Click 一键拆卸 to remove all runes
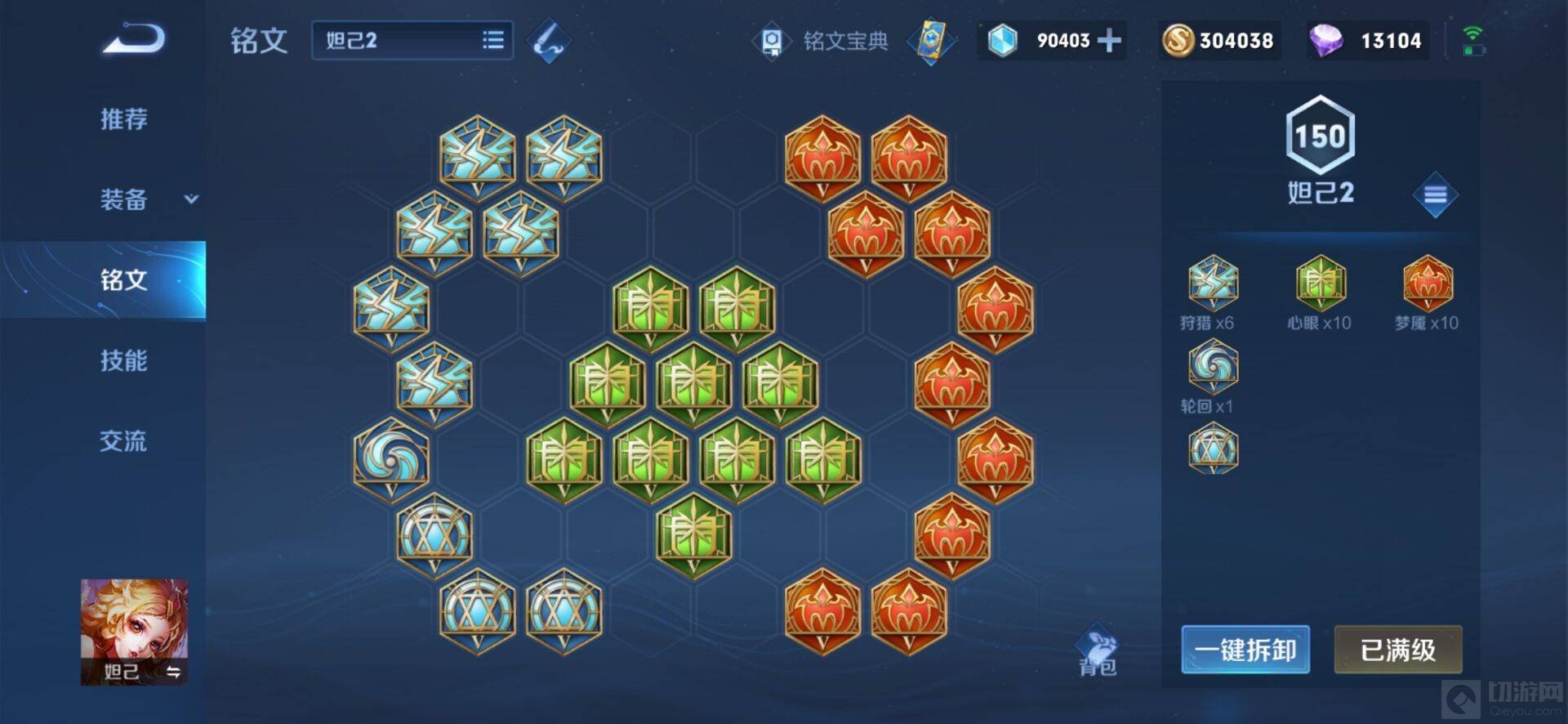 tap(1245, 650)
